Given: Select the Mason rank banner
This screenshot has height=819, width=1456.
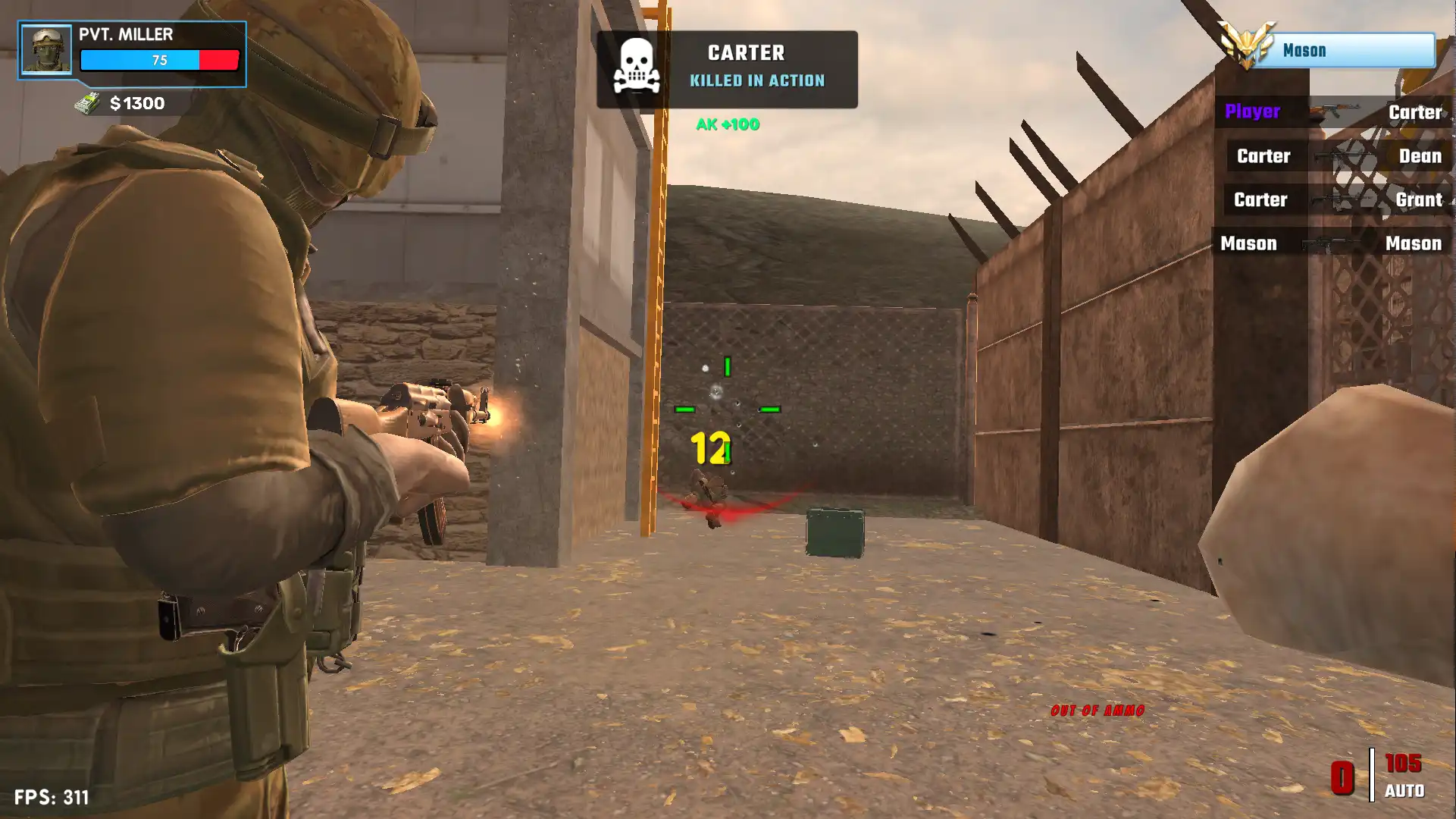Looking at the screenshot, I should coord(1343,51).
